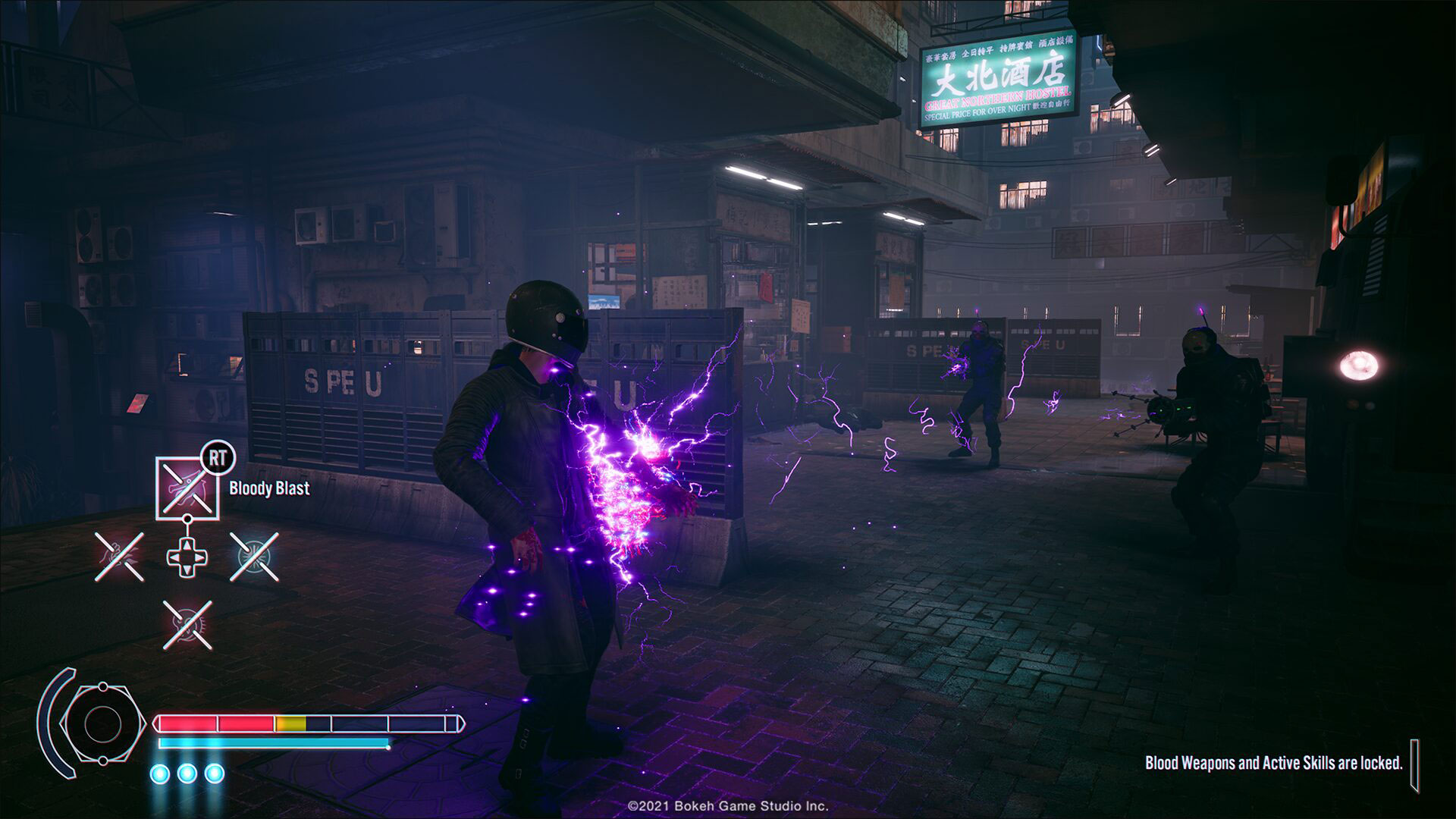The width and height of the screenshot is (1456, 819).
Task: Pick the locked skull skill icon
Action: [187, 625]
